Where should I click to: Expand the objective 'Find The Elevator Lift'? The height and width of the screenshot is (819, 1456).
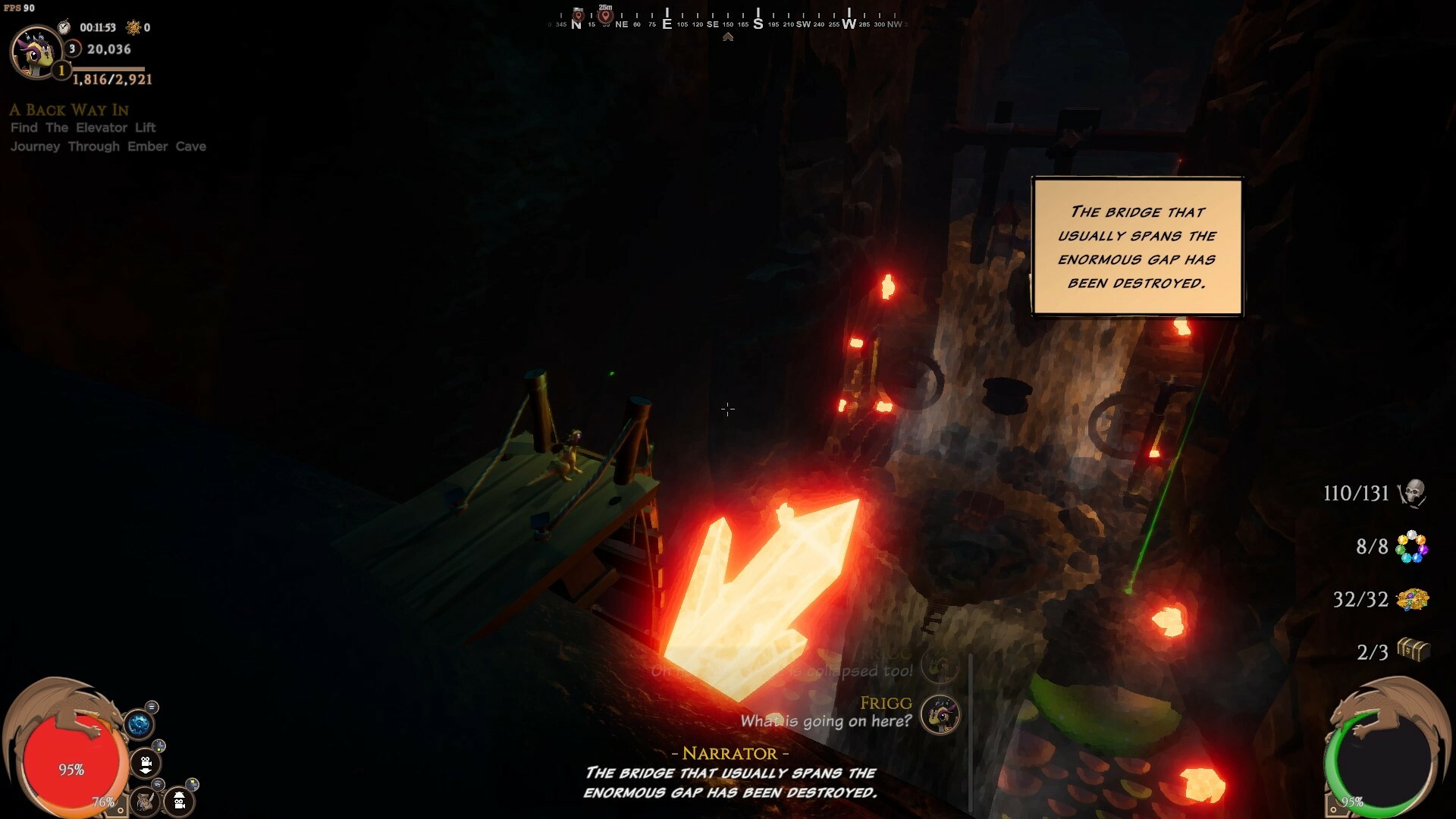[82, 127]
